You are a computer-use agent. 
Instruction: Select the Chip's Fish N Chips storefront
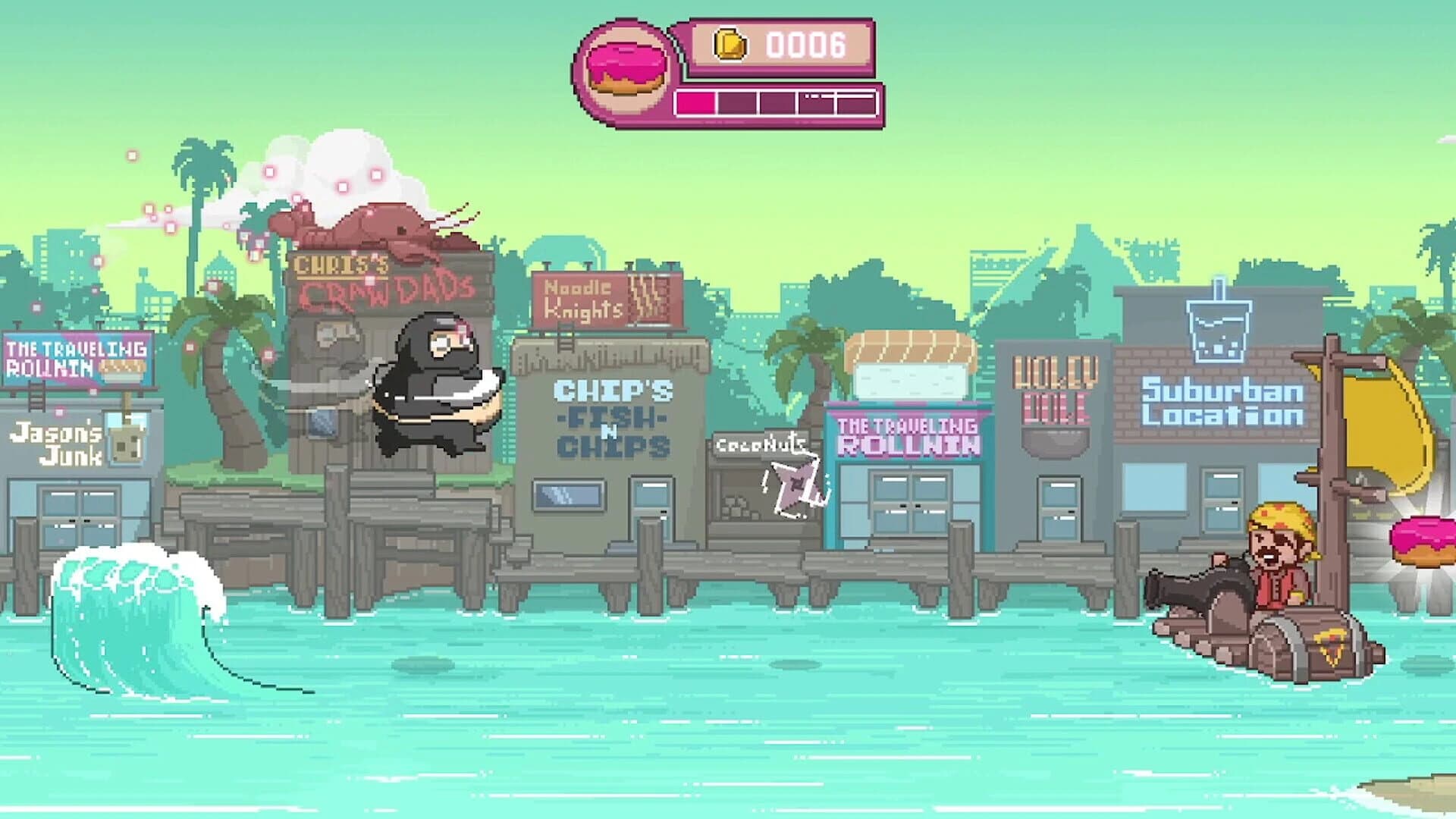coord(610,417)
